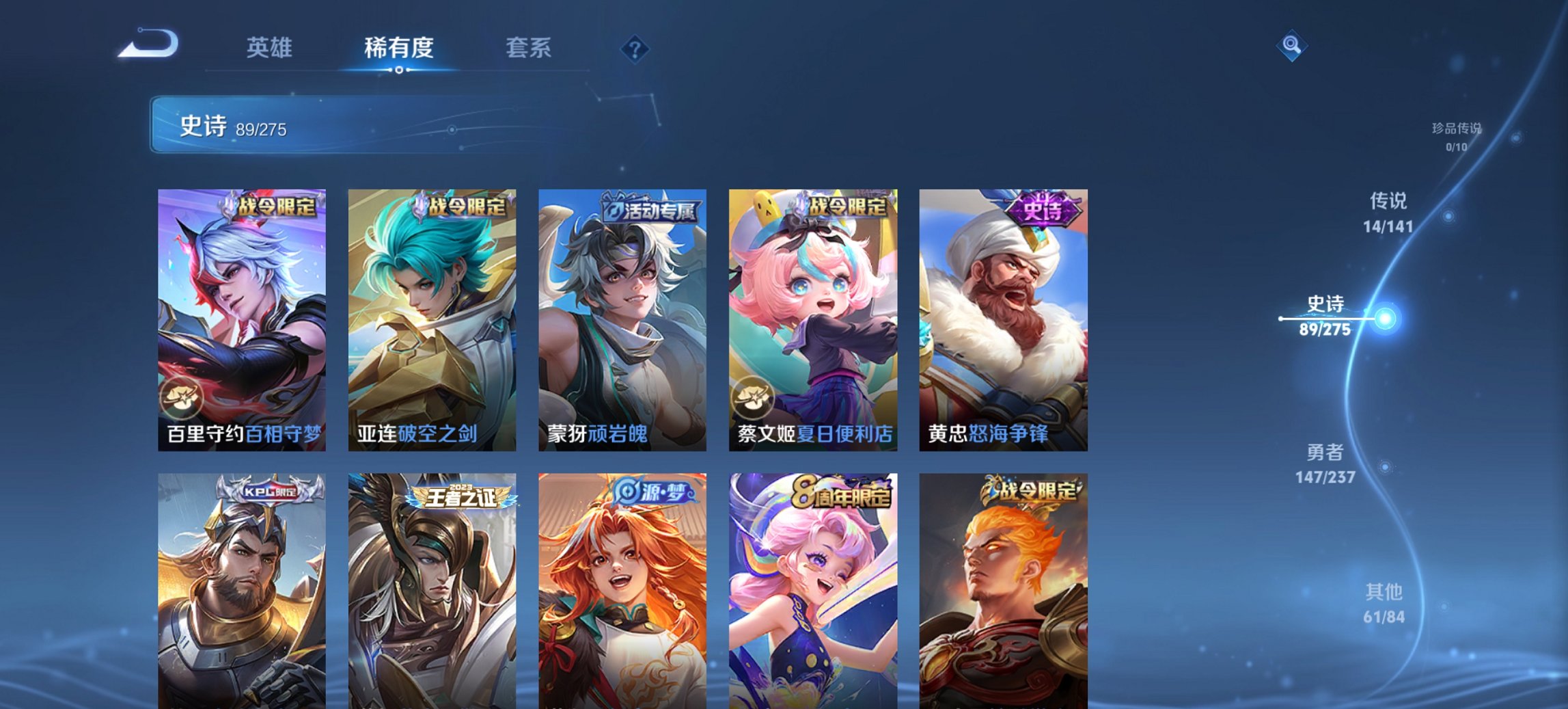Select the 稀有度 tab
The height and width of the screenshot is (709, 1568).
[399, 48]
